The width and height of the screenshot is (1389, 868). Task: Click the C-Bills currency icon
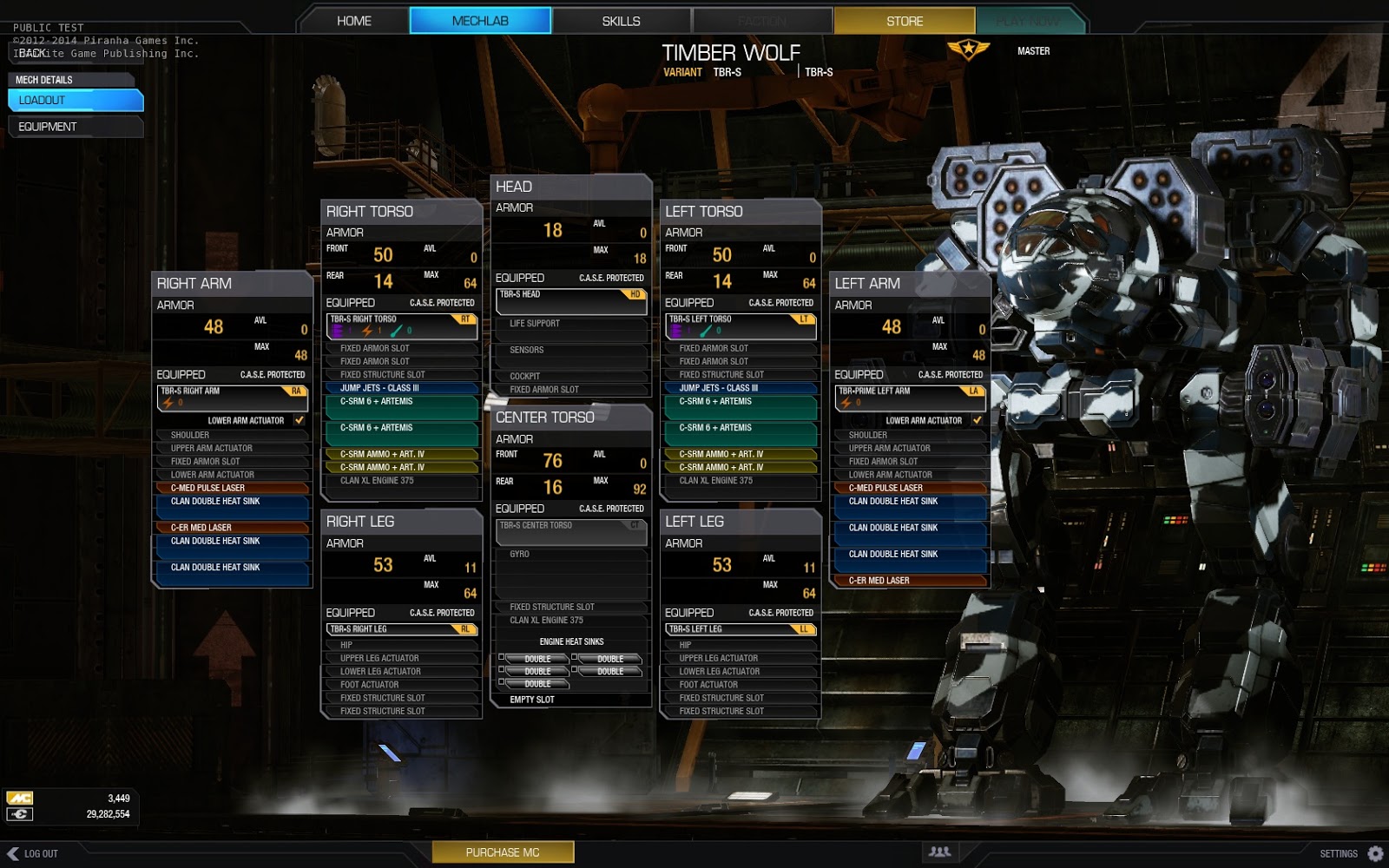click(x=20, y=814)
